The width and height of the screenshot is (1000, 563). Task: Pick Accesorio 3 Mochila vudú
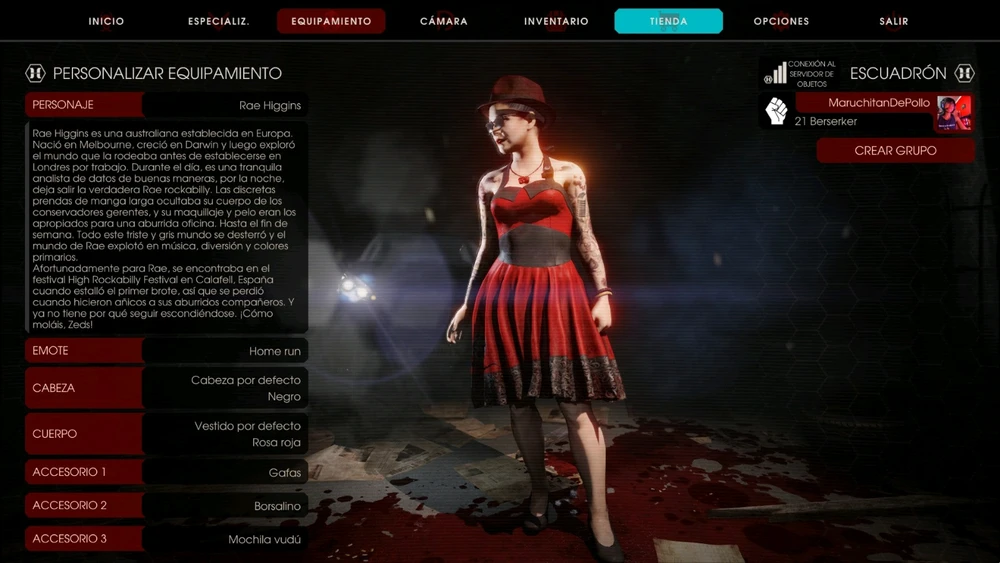click(166, 539)
